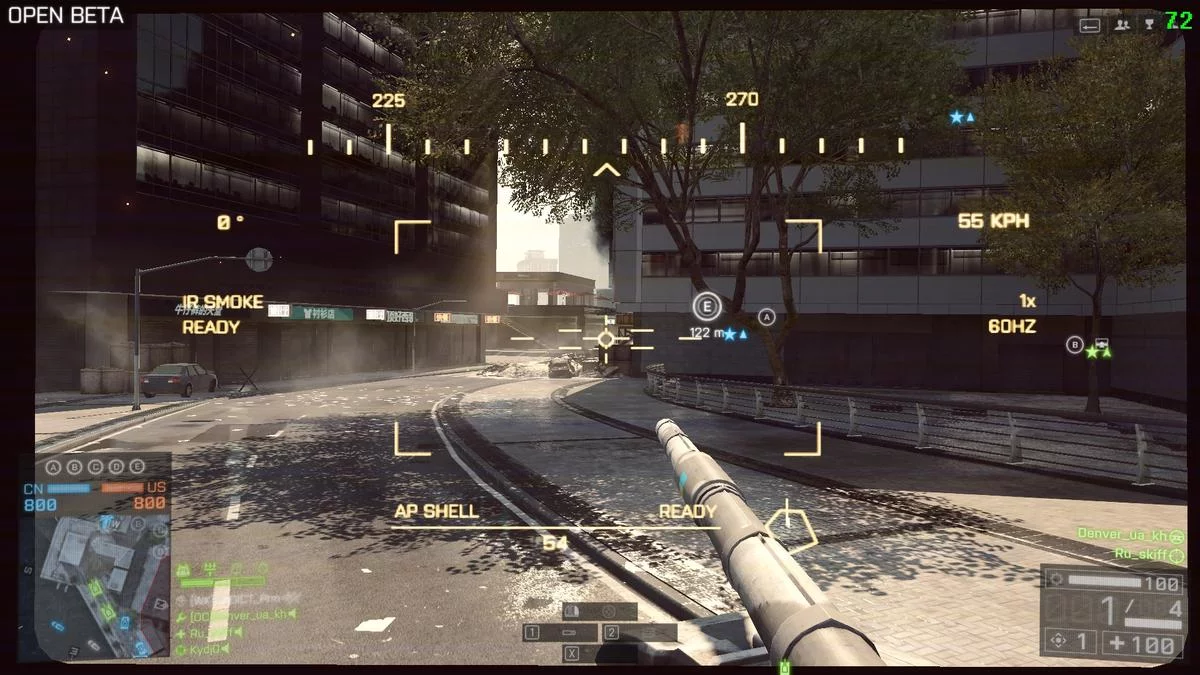The width and height of the screenshot is (1200, 675).
Task: Open the players icon in the top bar
Action: (x=1122, y=24)
